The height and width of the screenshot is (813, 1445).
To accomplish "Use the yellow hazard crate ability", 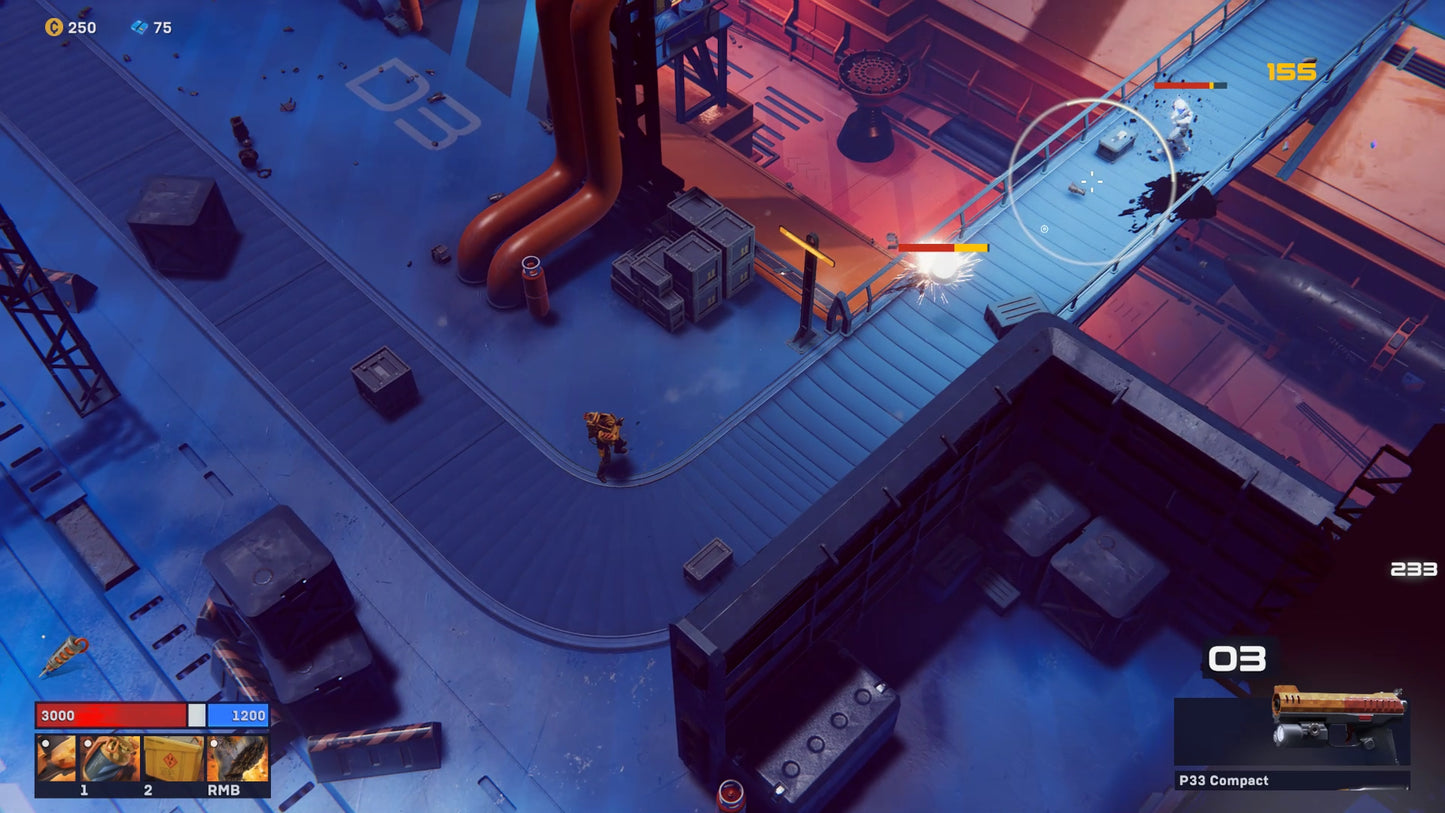I will [173, 758].
